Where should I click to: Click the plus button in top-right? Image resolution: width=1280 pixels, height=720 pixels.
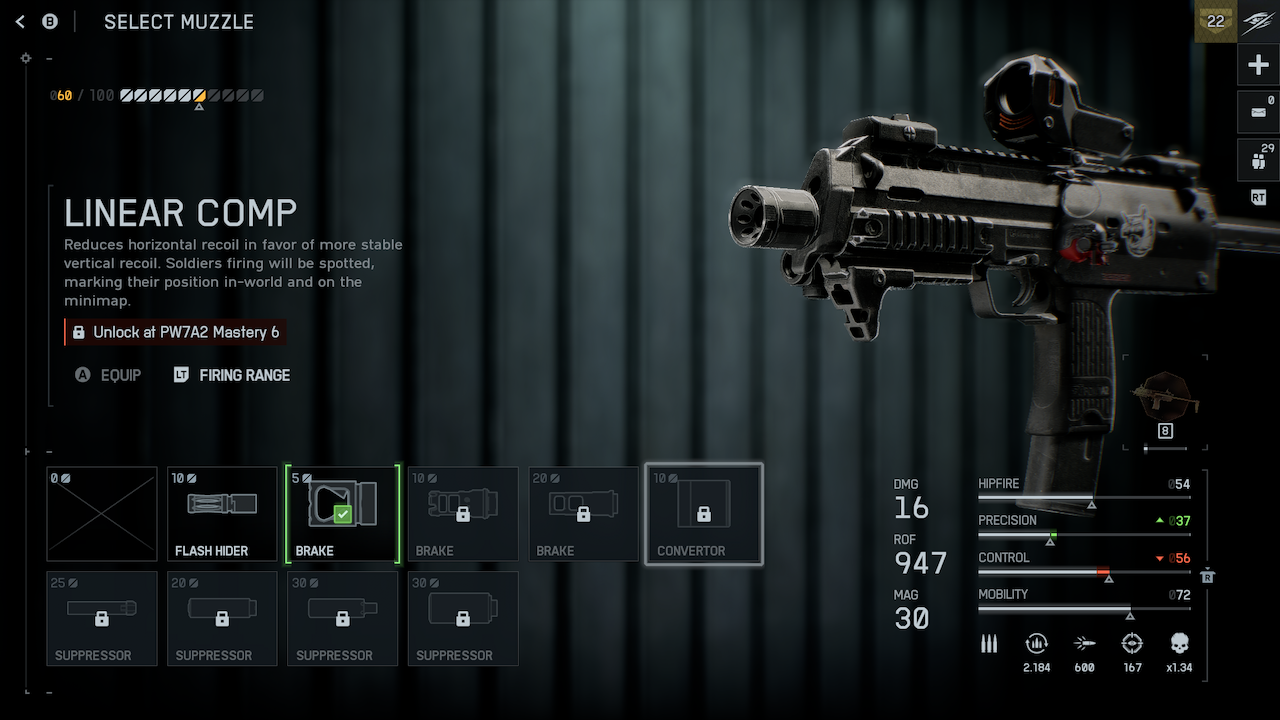click(x=1258, y=66)
